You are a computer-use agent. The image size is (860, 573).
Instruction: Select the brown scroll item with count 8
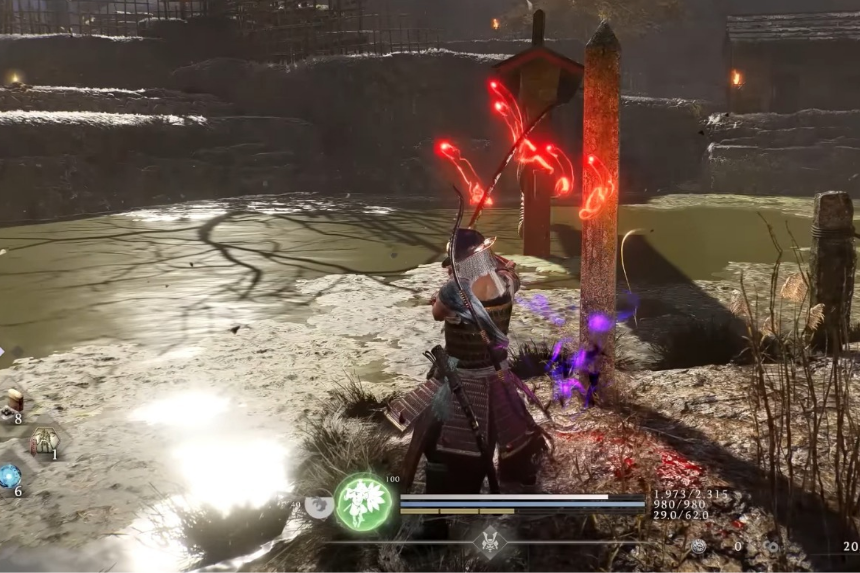(x=14, y=401)
